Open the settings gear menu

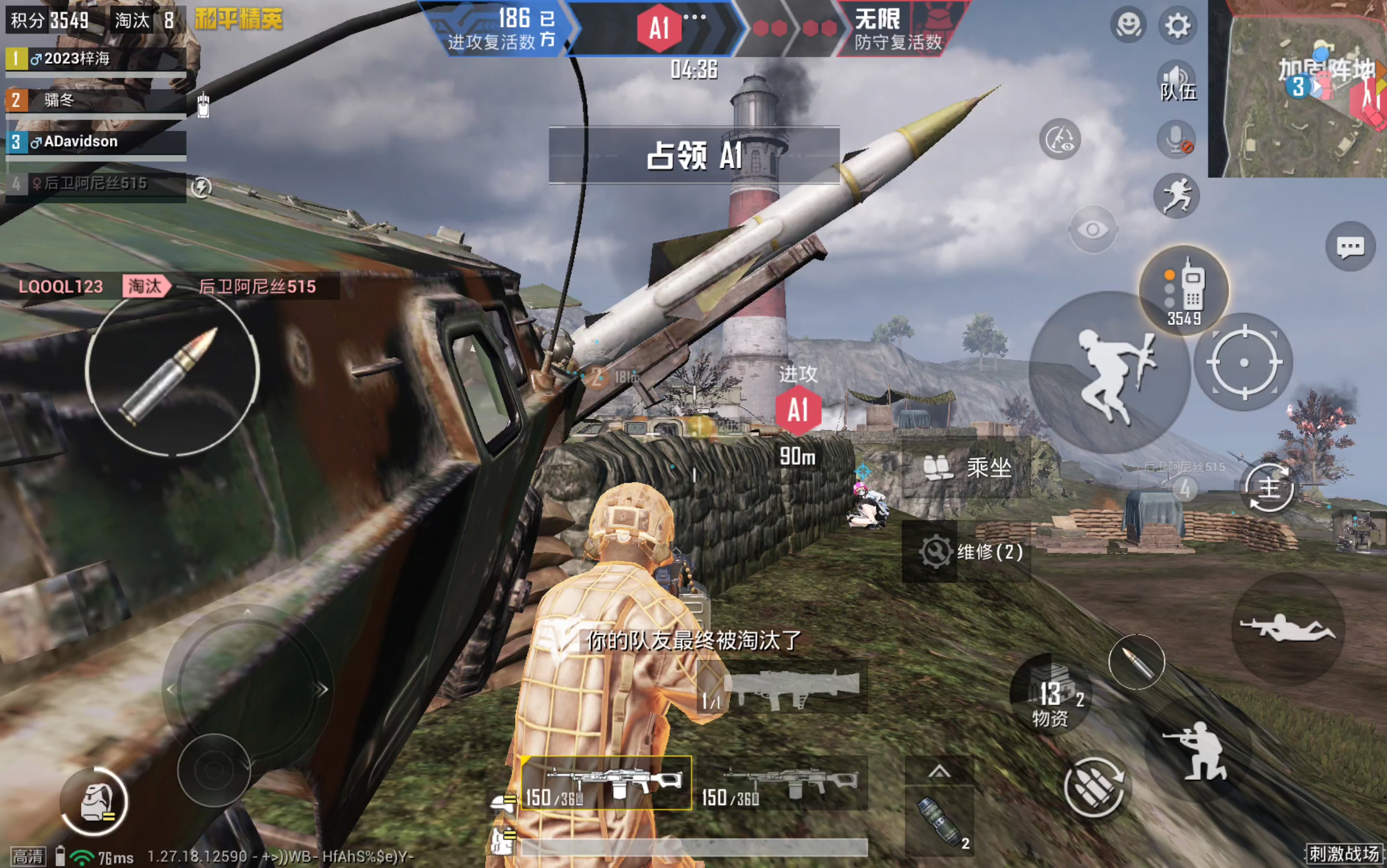point(1177,26)
